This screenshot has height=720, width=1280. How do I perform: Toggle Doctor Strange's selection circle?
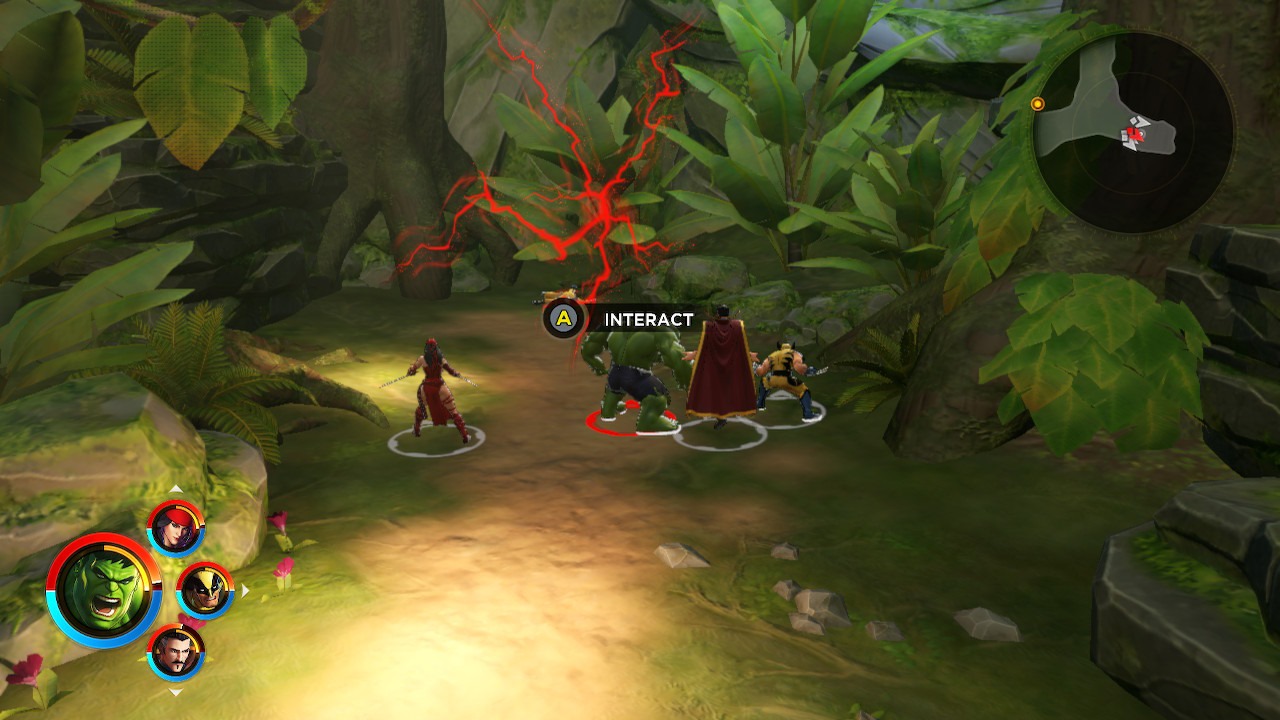(x=722, y=430)
